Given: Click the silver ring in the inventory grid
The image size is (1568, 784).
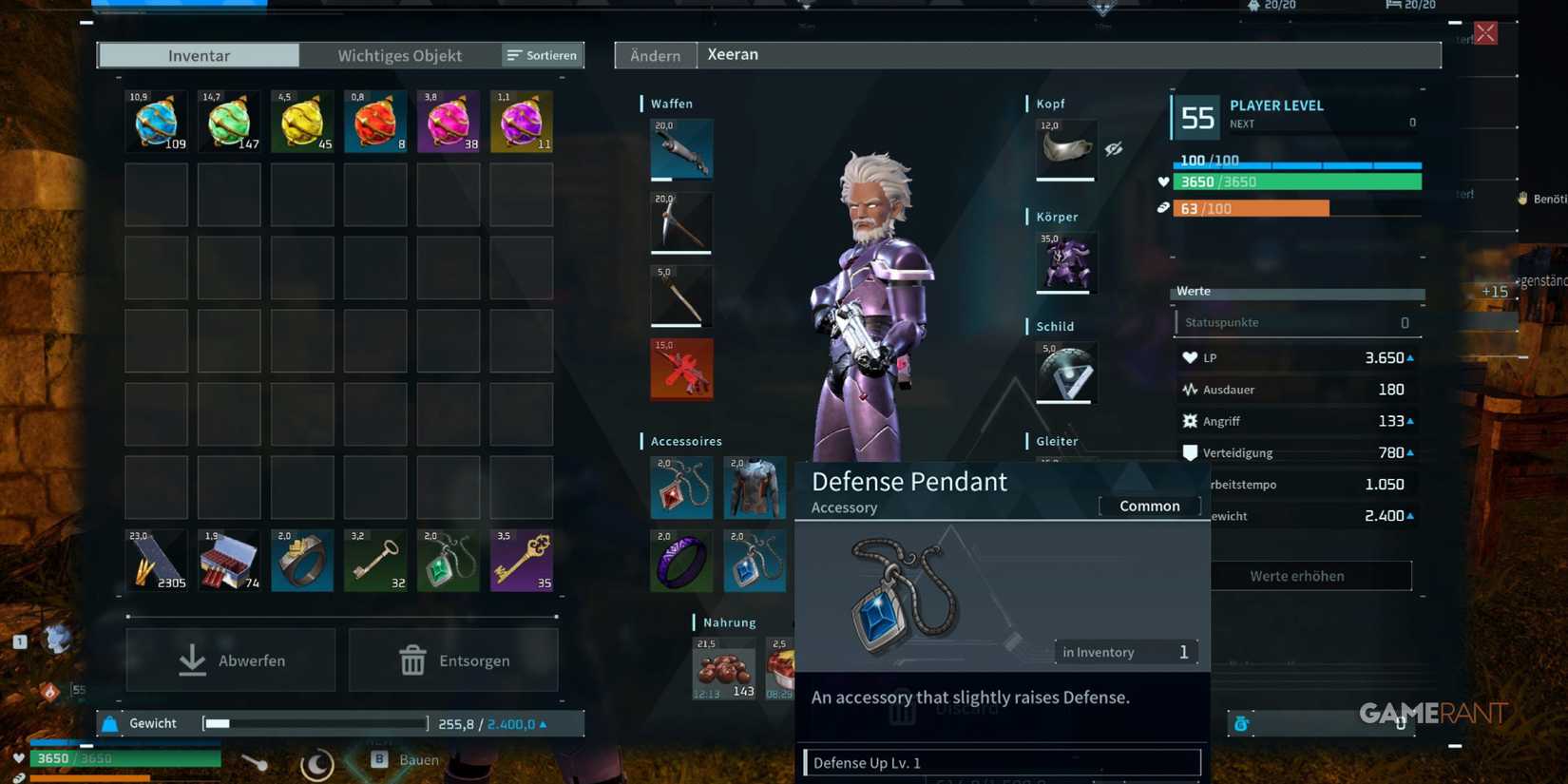Looking at the screenshot, I should pos(302,561).
